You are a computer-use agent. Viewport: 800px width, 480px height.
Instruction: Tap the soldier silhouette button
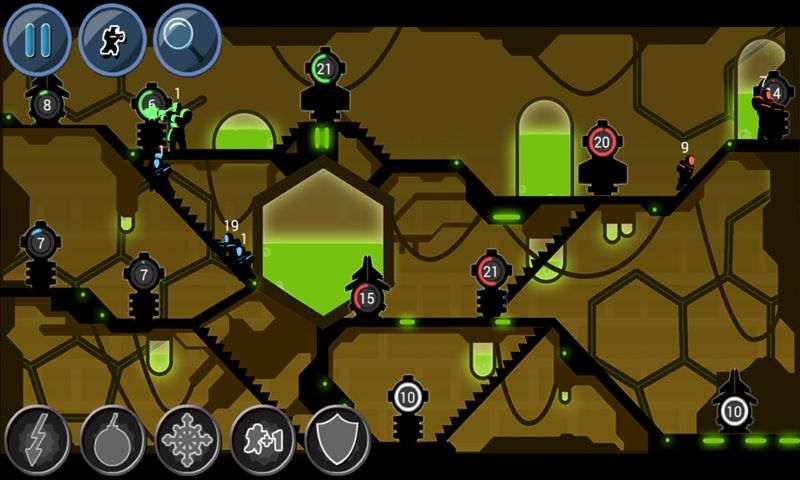point(112,39)
